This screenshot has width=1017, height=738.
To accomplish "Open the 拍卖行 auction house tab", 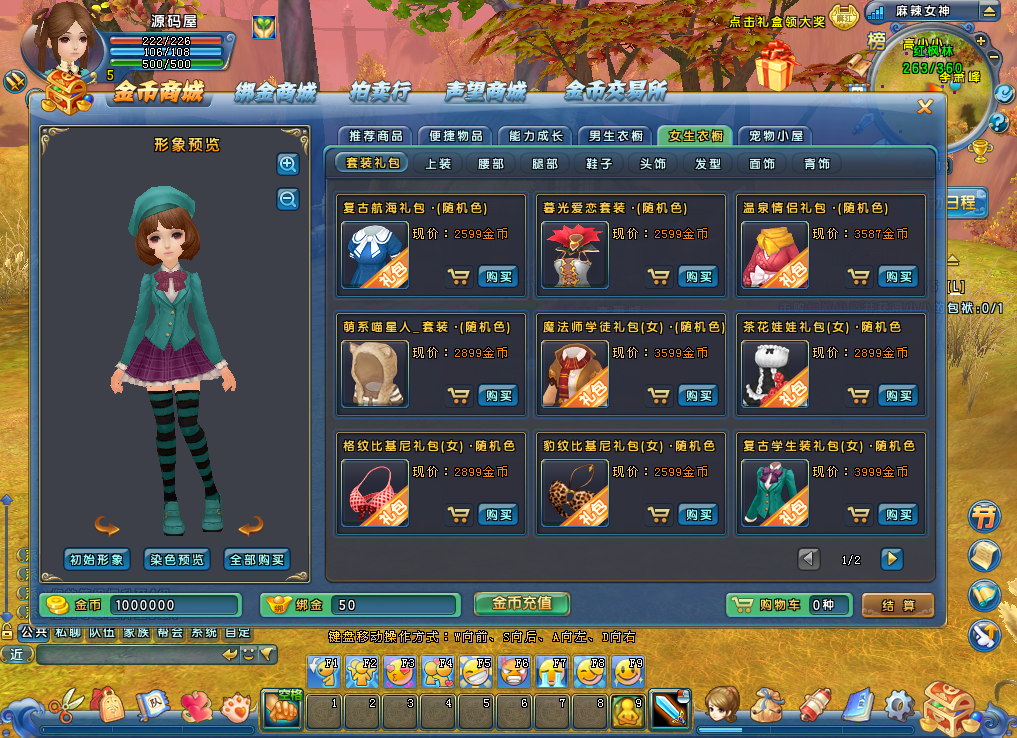I will [x=380, y=93].
